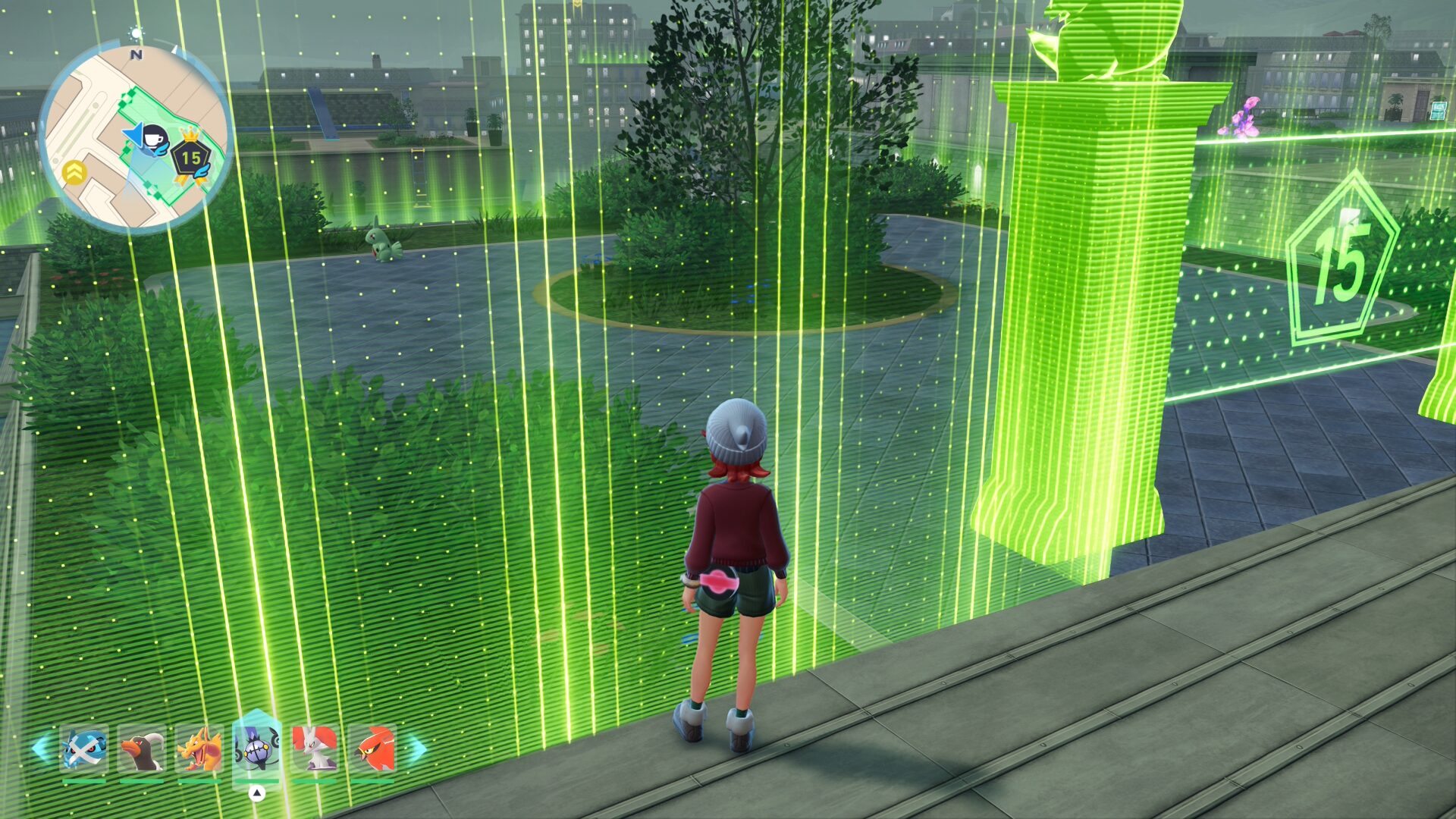
Task: Switch to Charizard in the party
Action: [199, 749]
